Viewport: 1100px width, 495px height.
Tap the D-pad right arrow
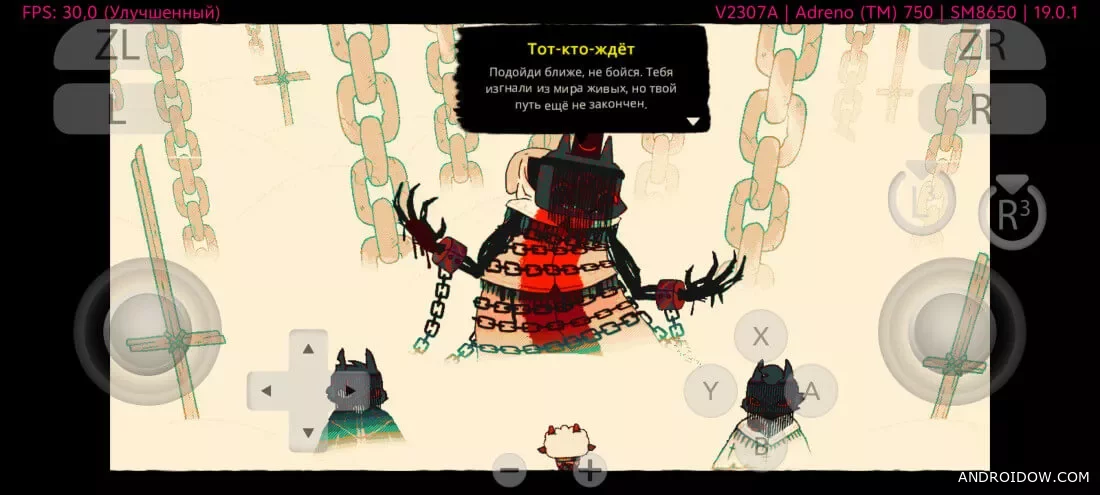tap(350, 390)
